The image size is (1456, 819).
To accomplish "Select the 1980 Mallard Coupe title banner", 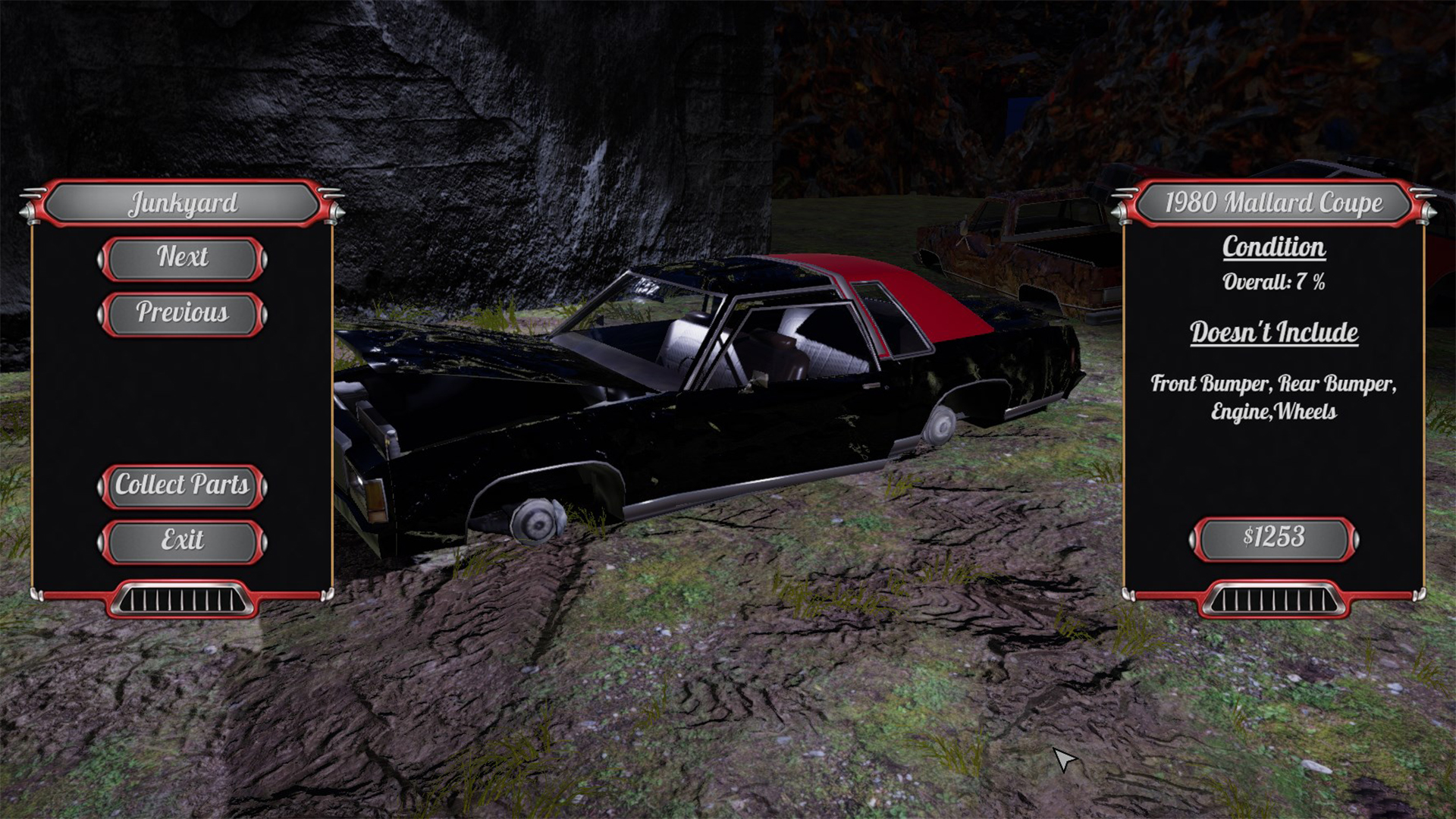I will (1274, 203).
